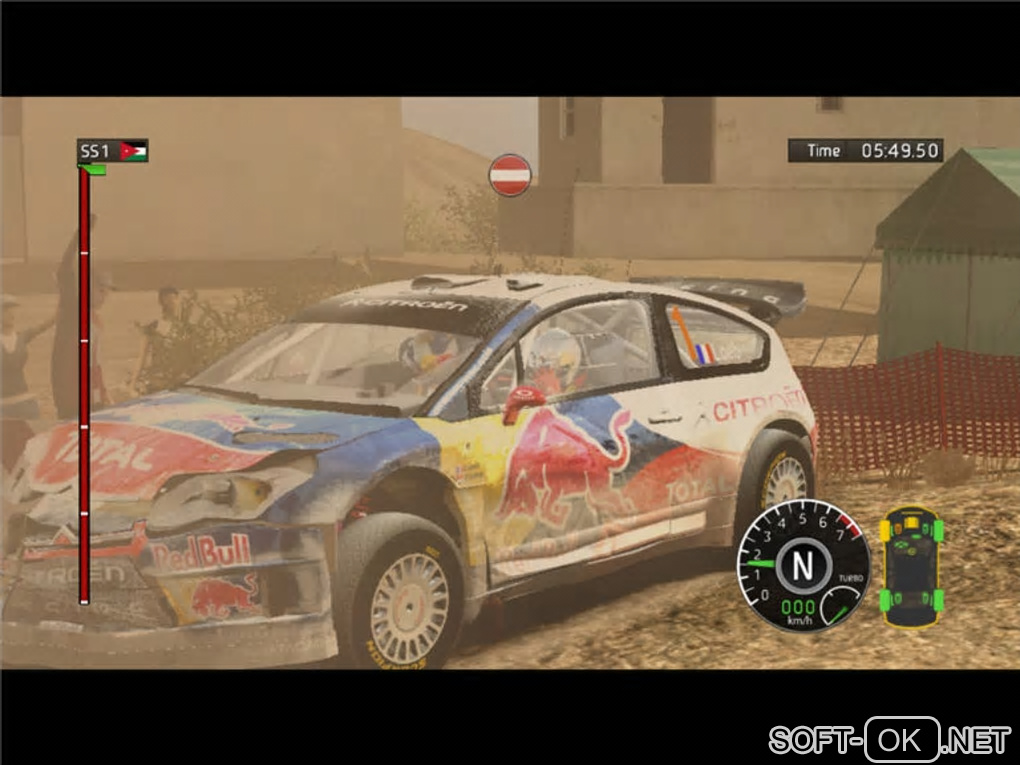This screenshot has height=765, width=1020.
Task: Select the car damage status diagram
Action: (911, 566)
